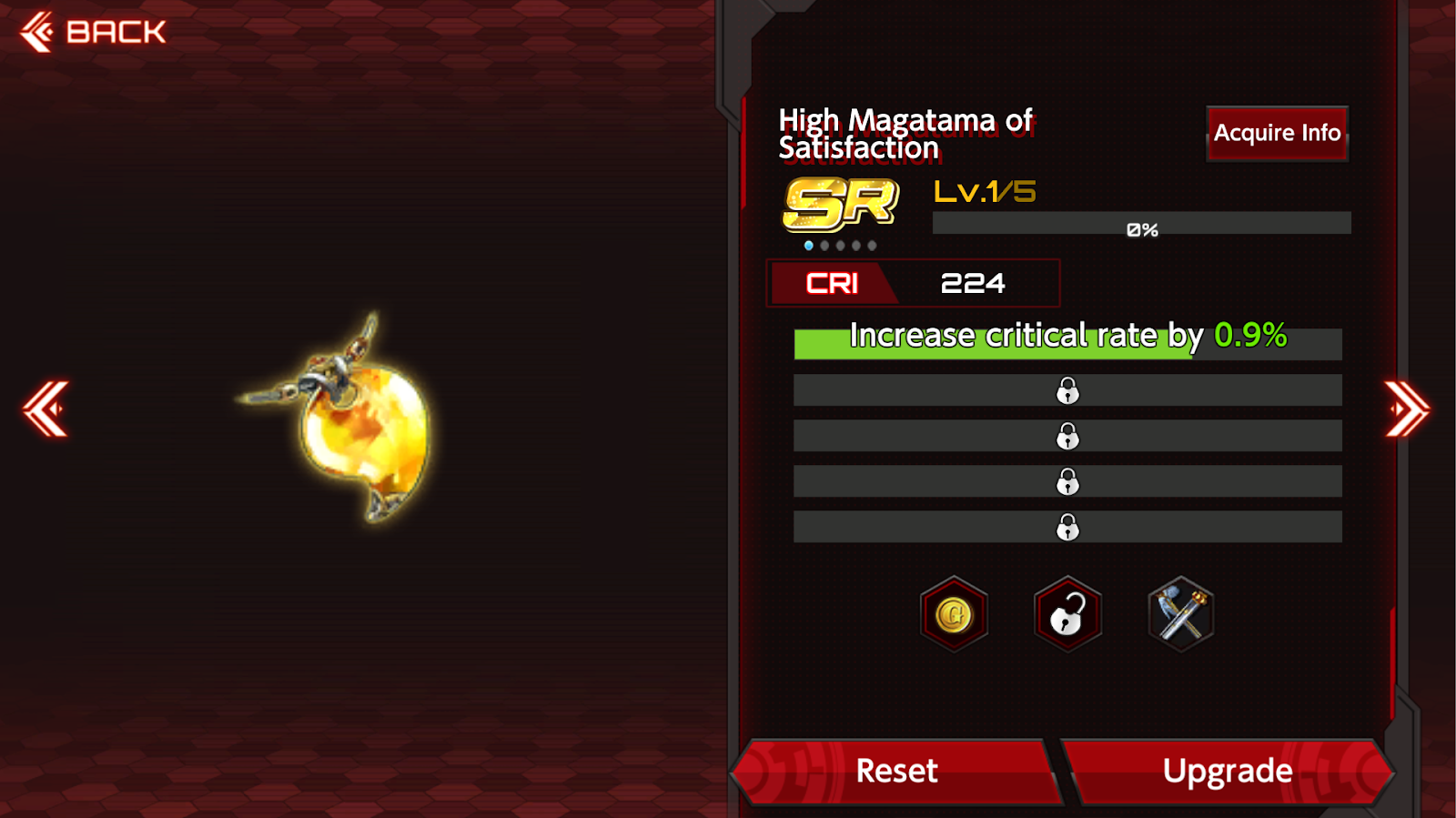The height and width of the screenshot is (818, 1456).
Task: Select the critical rate bonus row
Action: [1067, 342]
